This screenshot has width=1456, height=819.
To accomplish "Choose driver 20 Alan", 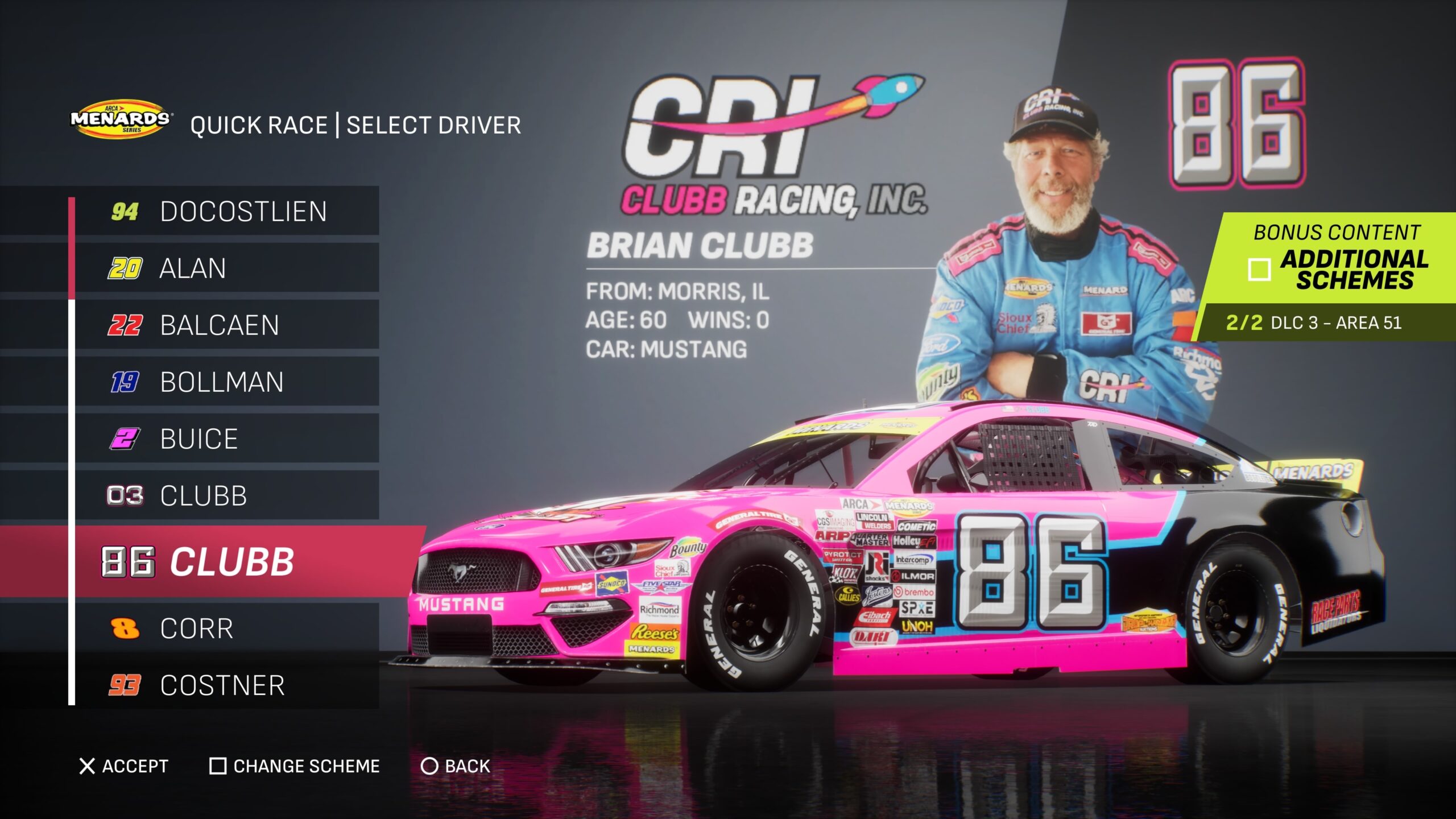I will click(x=227, y=268).
